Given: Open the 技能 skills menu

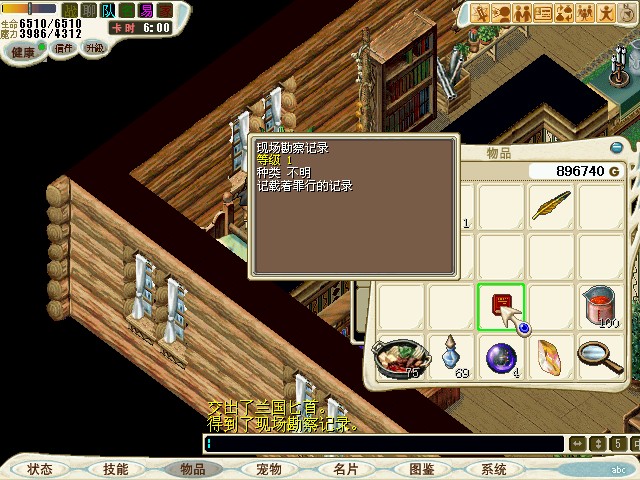Looking at the screenshot, I should point(115,469).
